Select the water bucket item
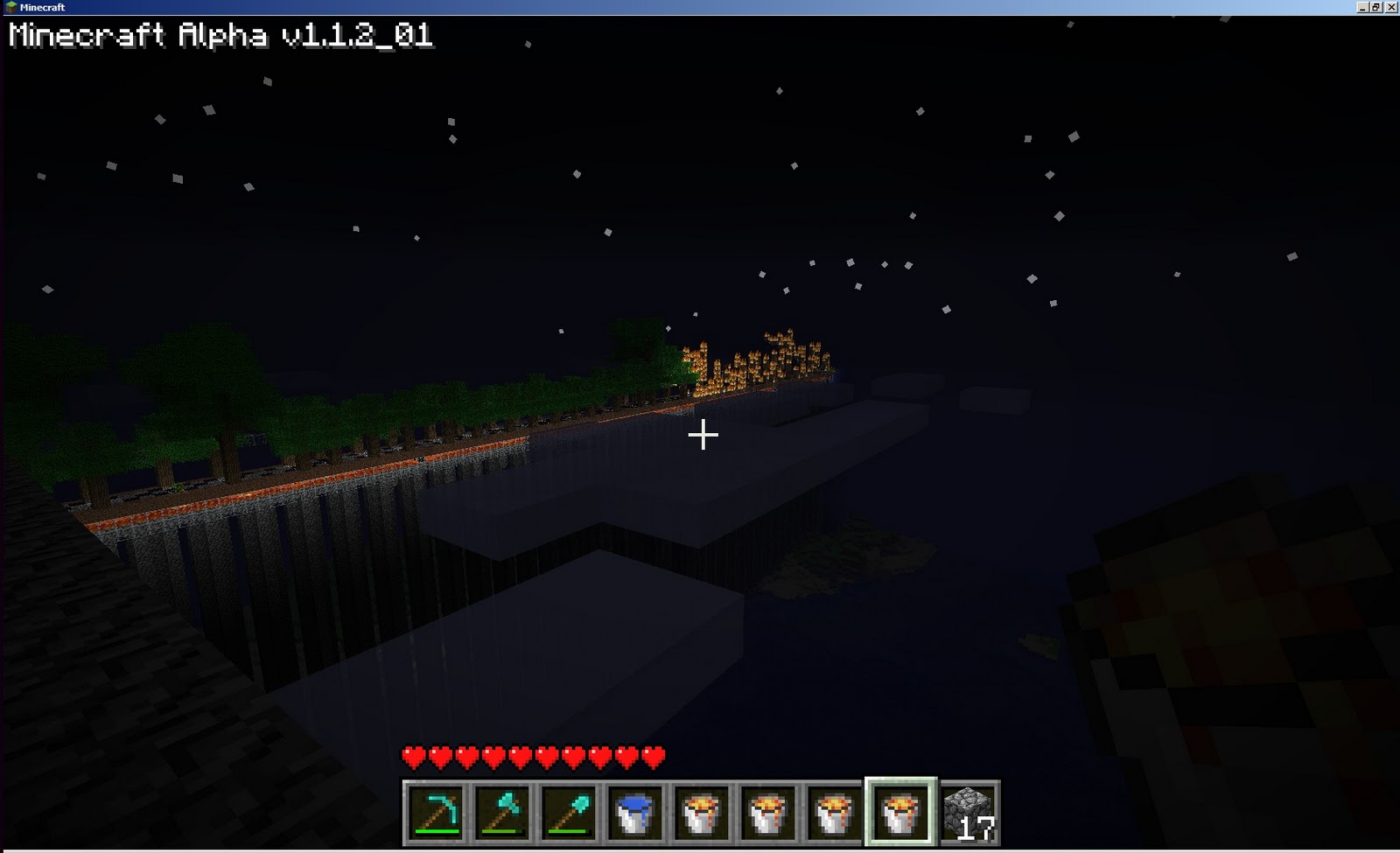The width and height of the screenshot is (1400, 853). [637, 814]
